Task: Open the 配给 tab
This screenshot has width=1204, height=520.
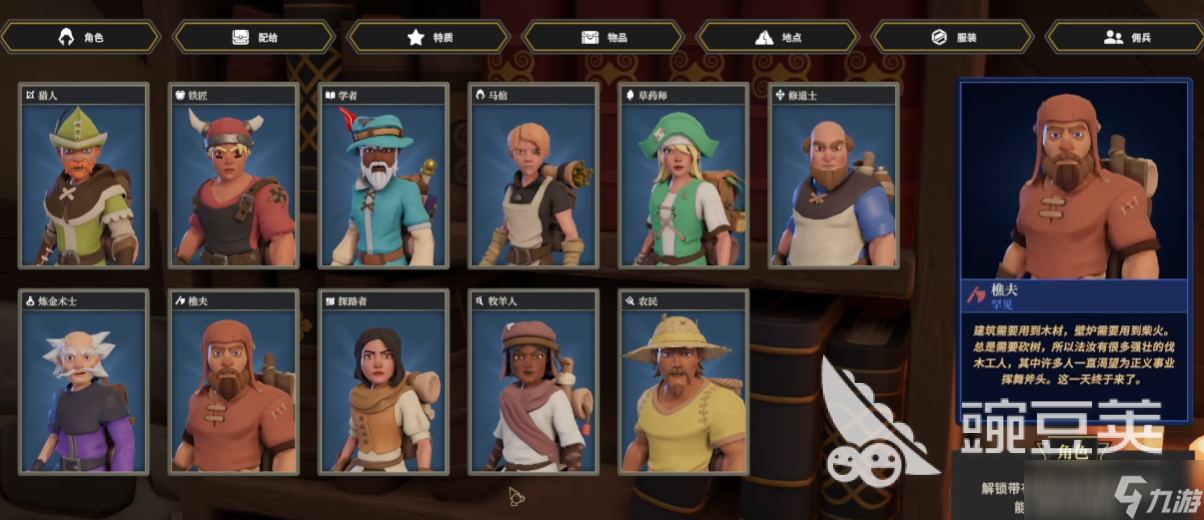Action: click(x=255, y=38)
